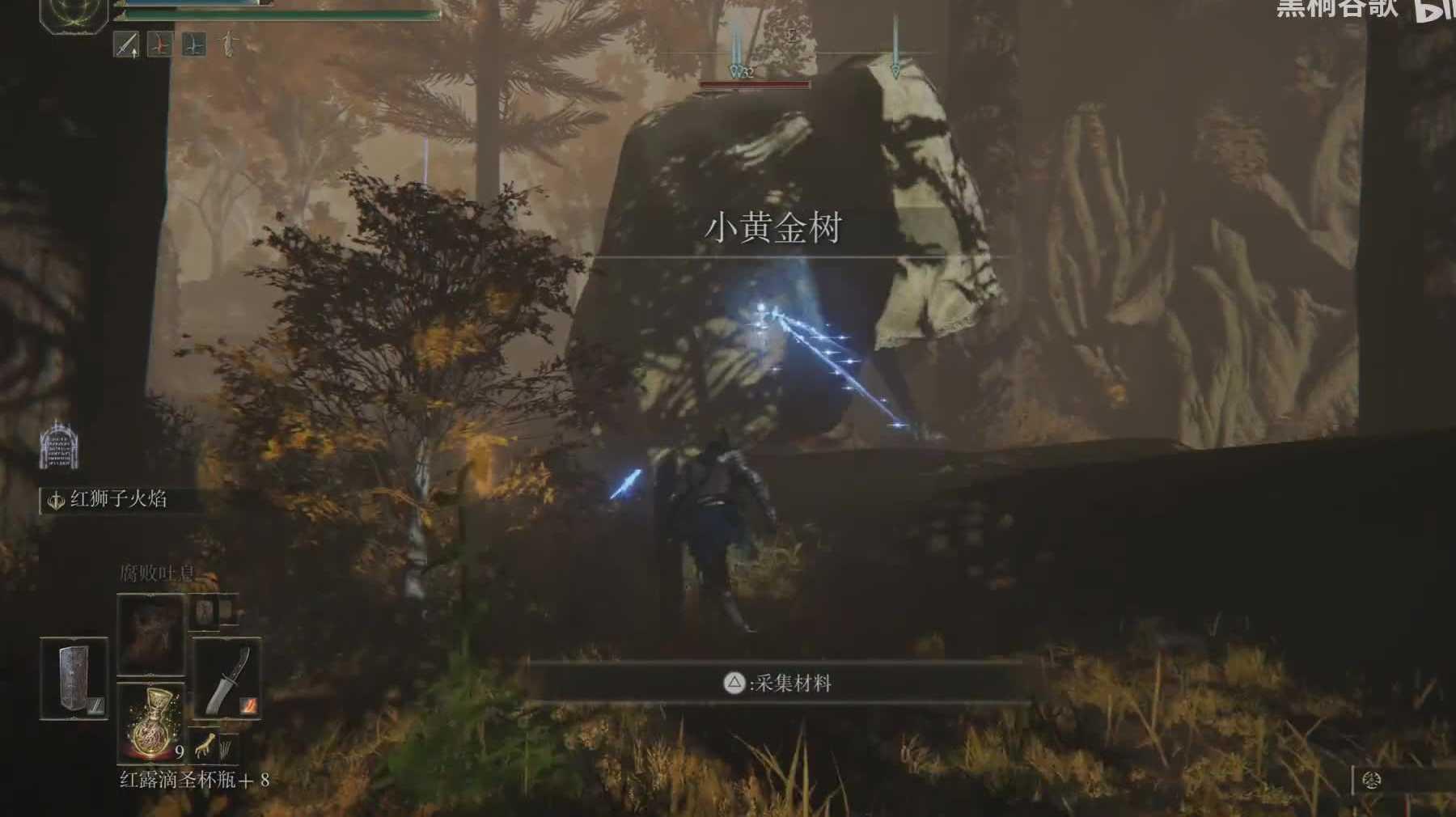Image resolution: width=1456 pixels, height=817 pixels.
Task: Click the golden hand pouch item icon
Action: pyautogui.click(x=205, y=744)
